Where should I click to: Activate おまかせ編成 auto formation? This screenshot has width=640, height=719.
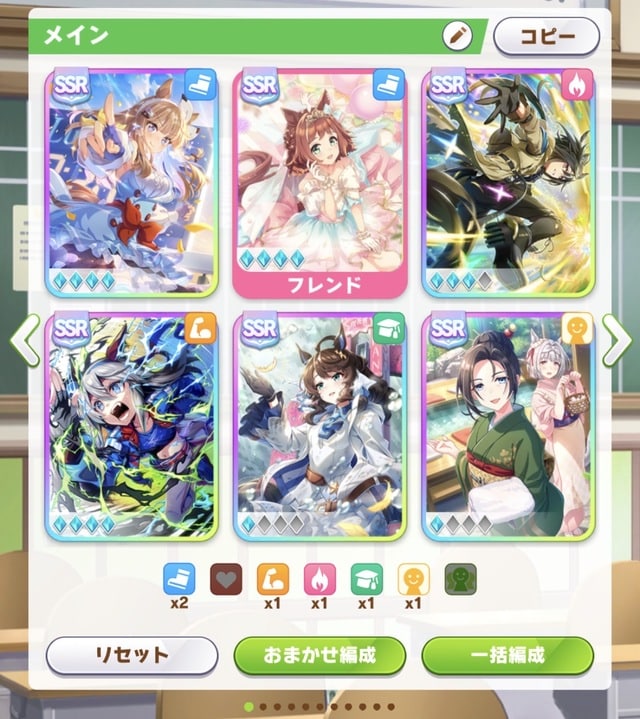coord(320,656)
